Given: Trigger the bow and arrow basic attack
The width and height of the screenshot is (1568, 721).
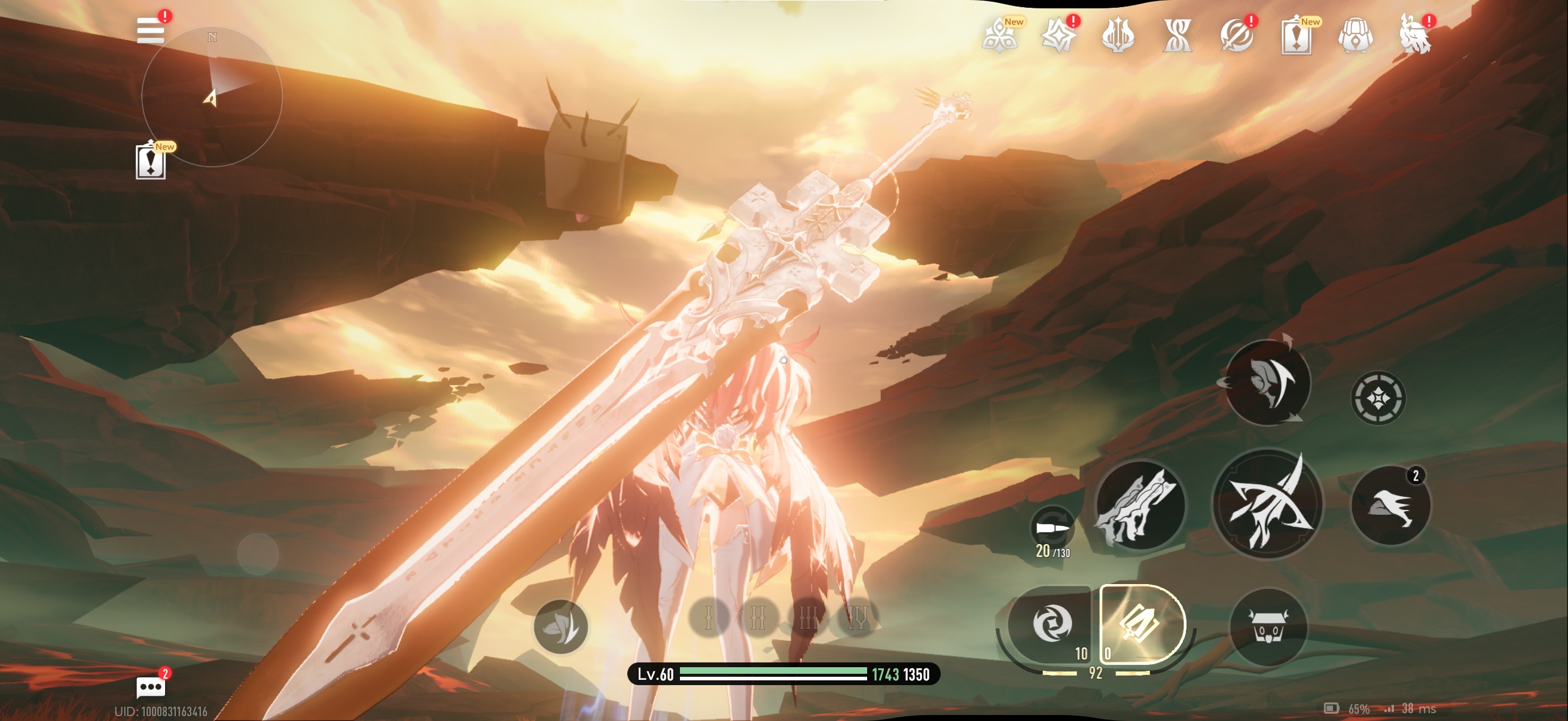Looking at the screenshot, I should click(x=1267, y=504).
